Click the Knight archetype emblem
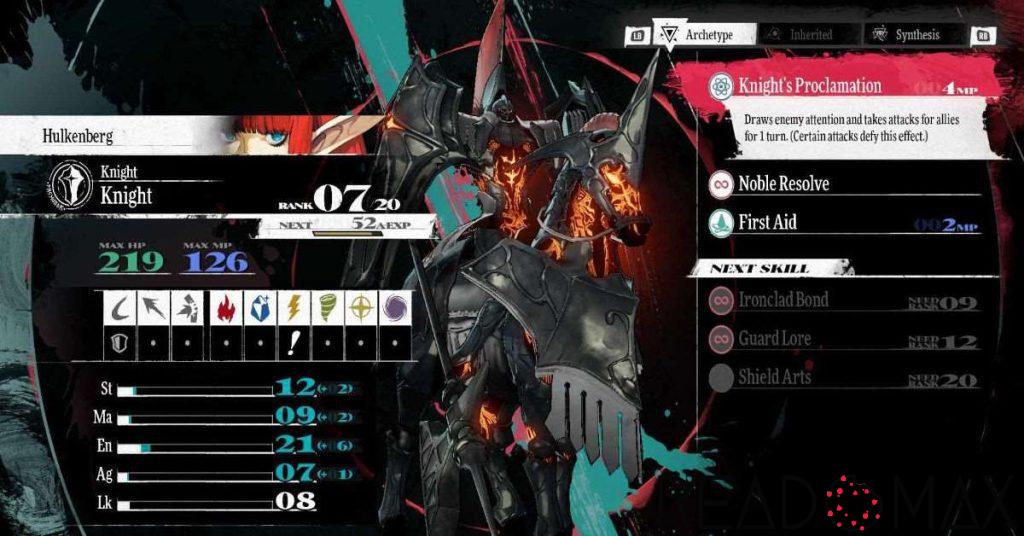Image resolution: width=1024 pixels, height=536 pixels. pyautogui.click(x=72, y=185)
